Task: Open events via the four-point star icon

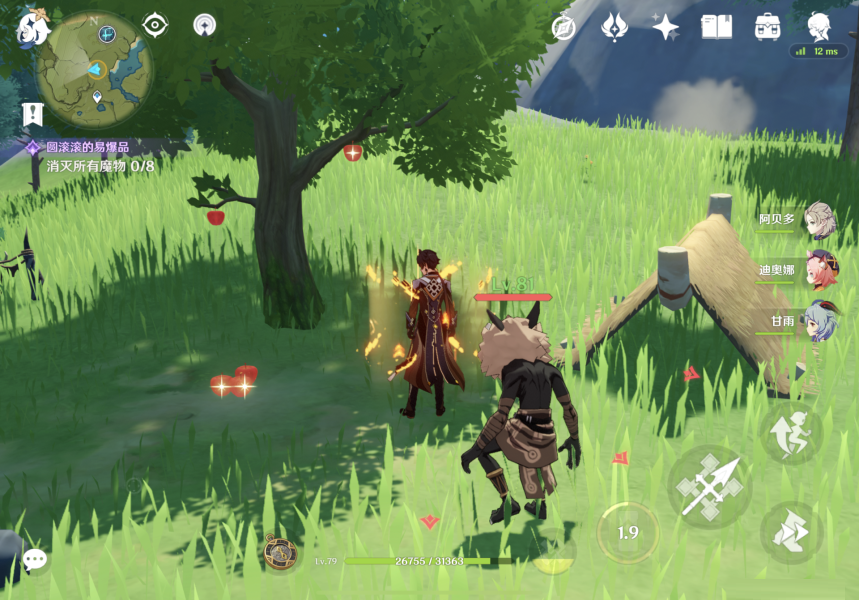Action: [x=665, y=27]
